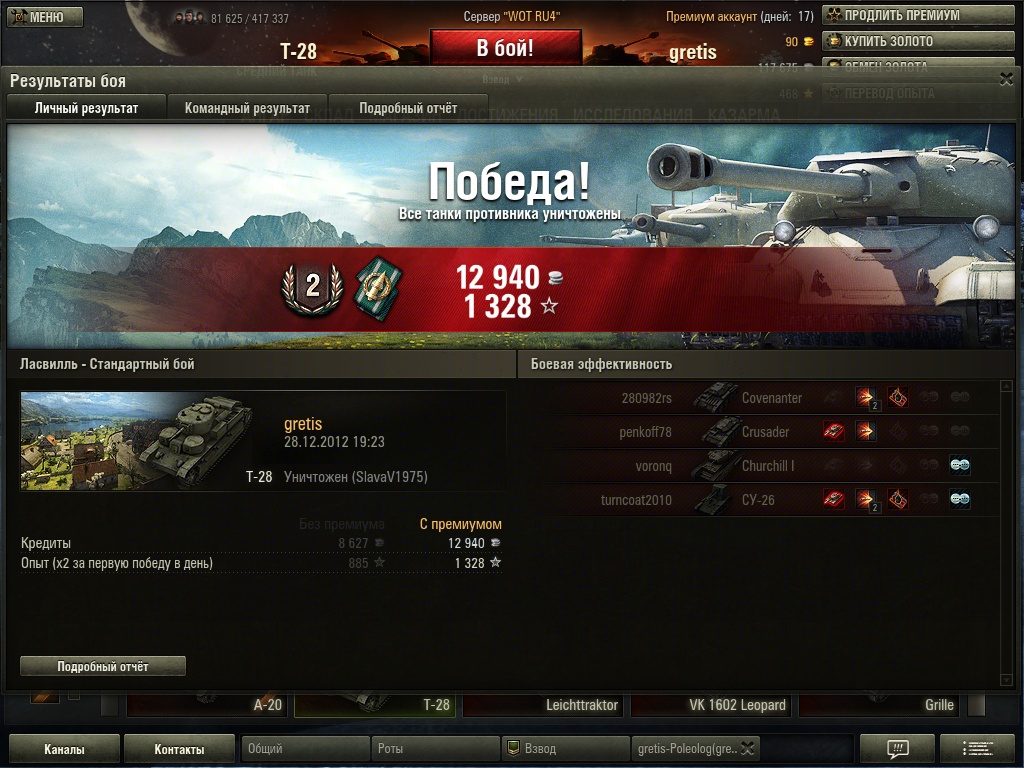Switch to the Общий chat tab
The image size is (1024, 768).
pos(305,749)
